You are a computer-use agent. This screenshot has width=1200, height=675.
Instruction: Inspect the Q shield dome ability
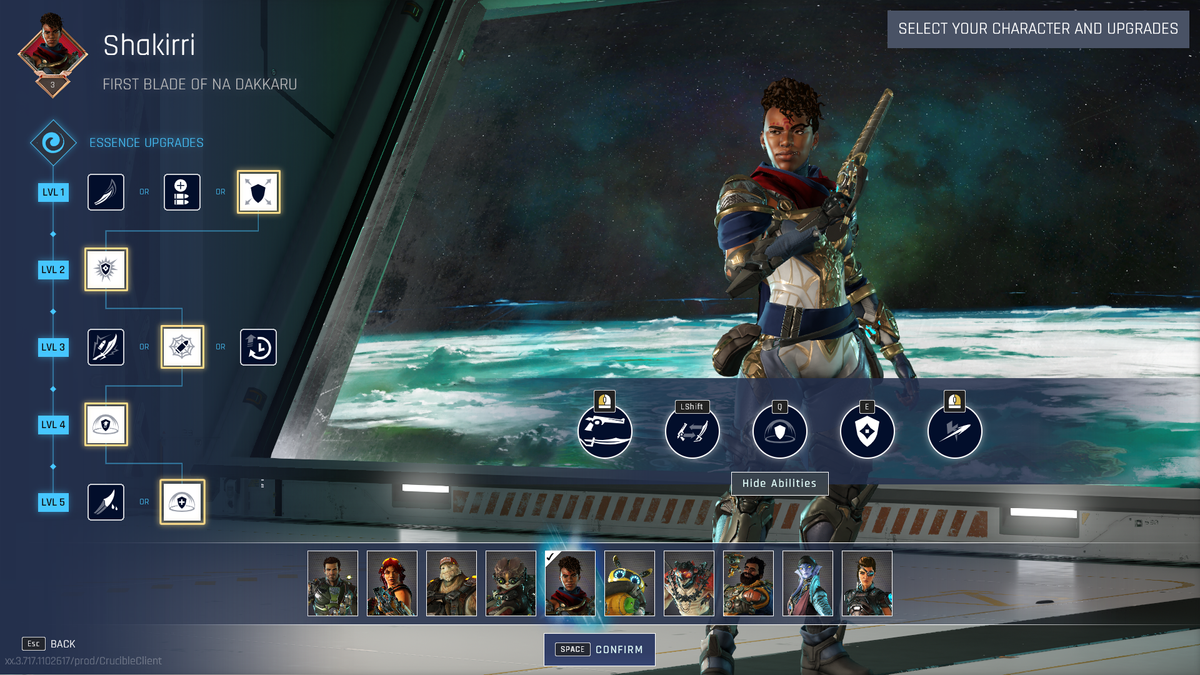[780, 432]
